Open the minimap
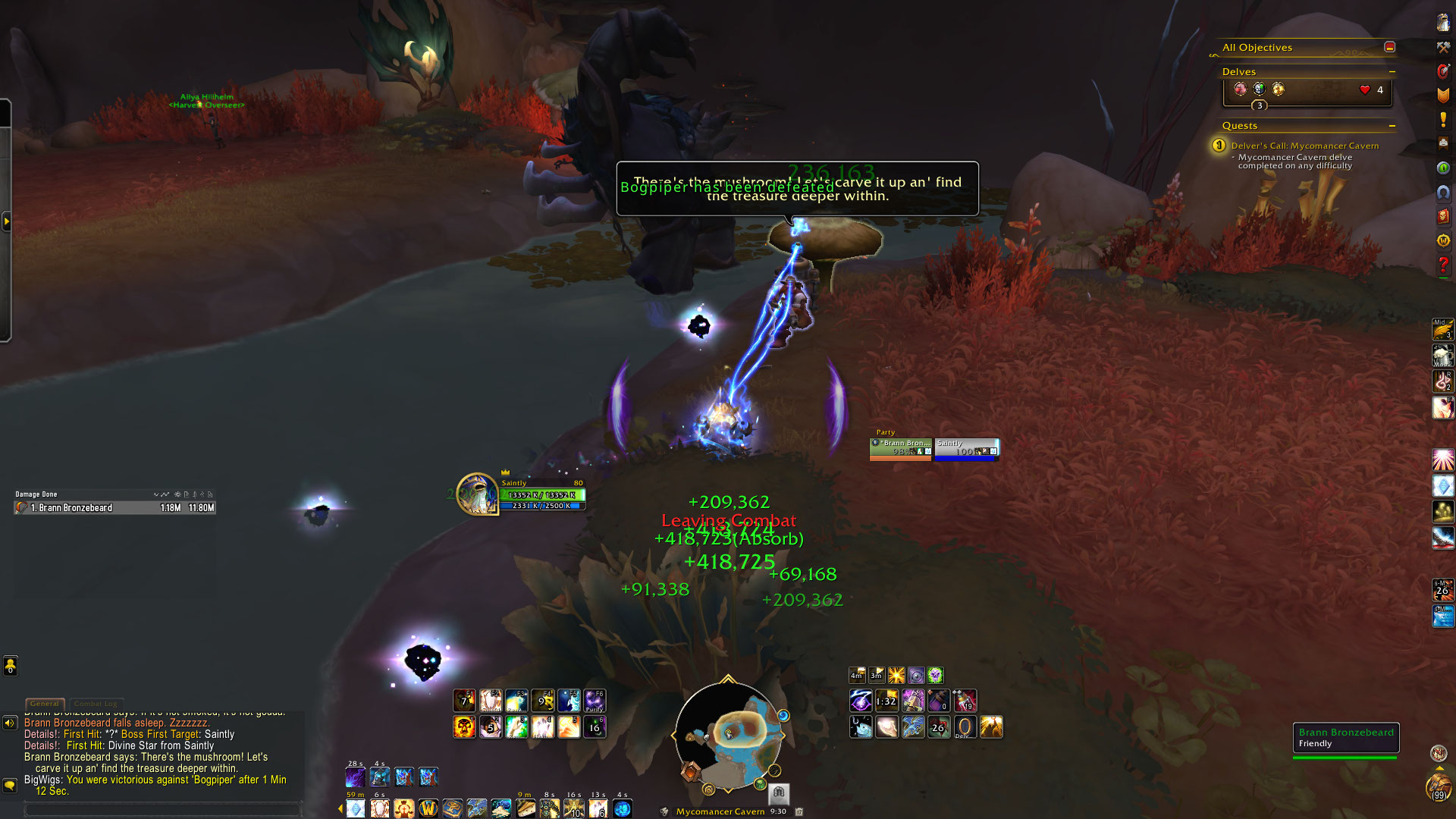 point(728,736)
